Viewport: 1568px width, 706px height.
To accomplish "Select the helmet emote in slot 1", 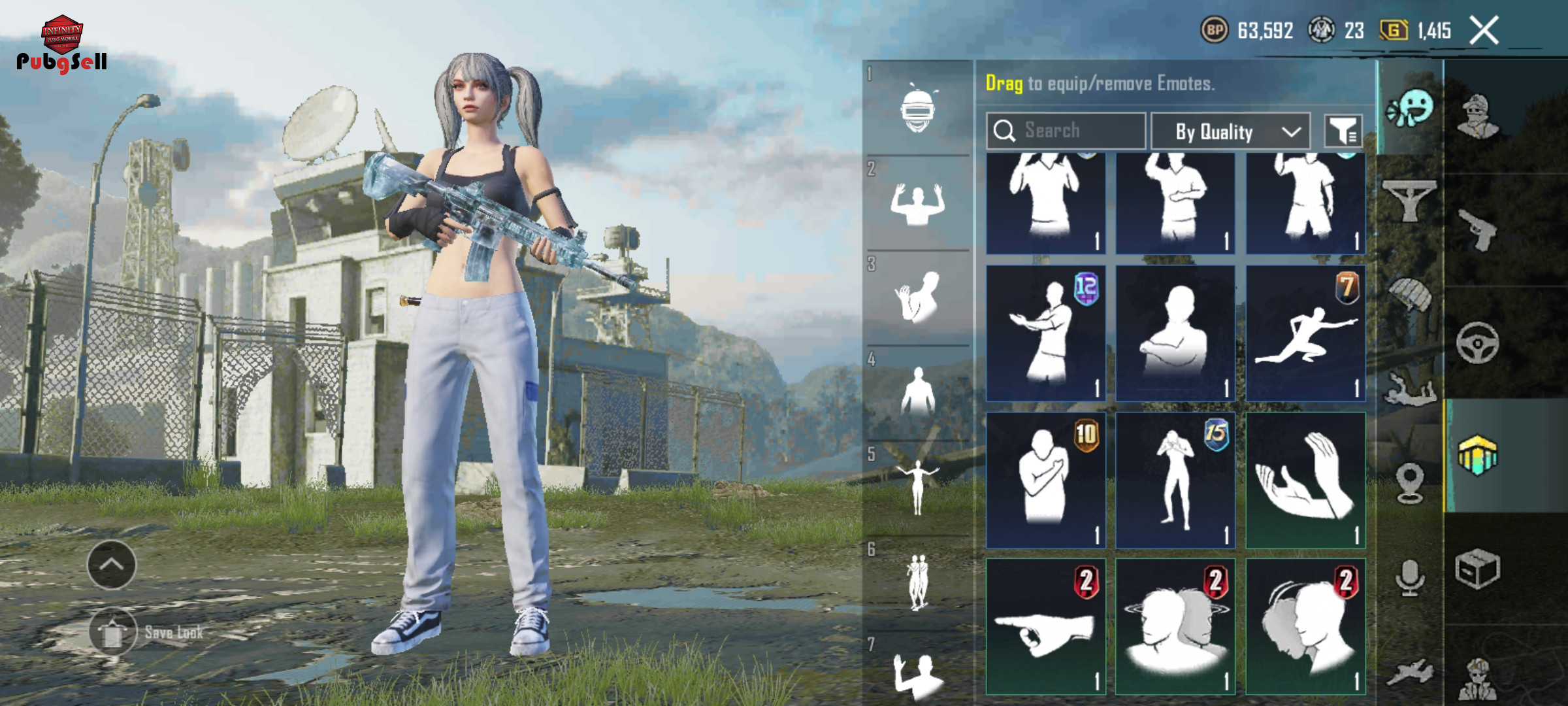I will coord(918,109).
